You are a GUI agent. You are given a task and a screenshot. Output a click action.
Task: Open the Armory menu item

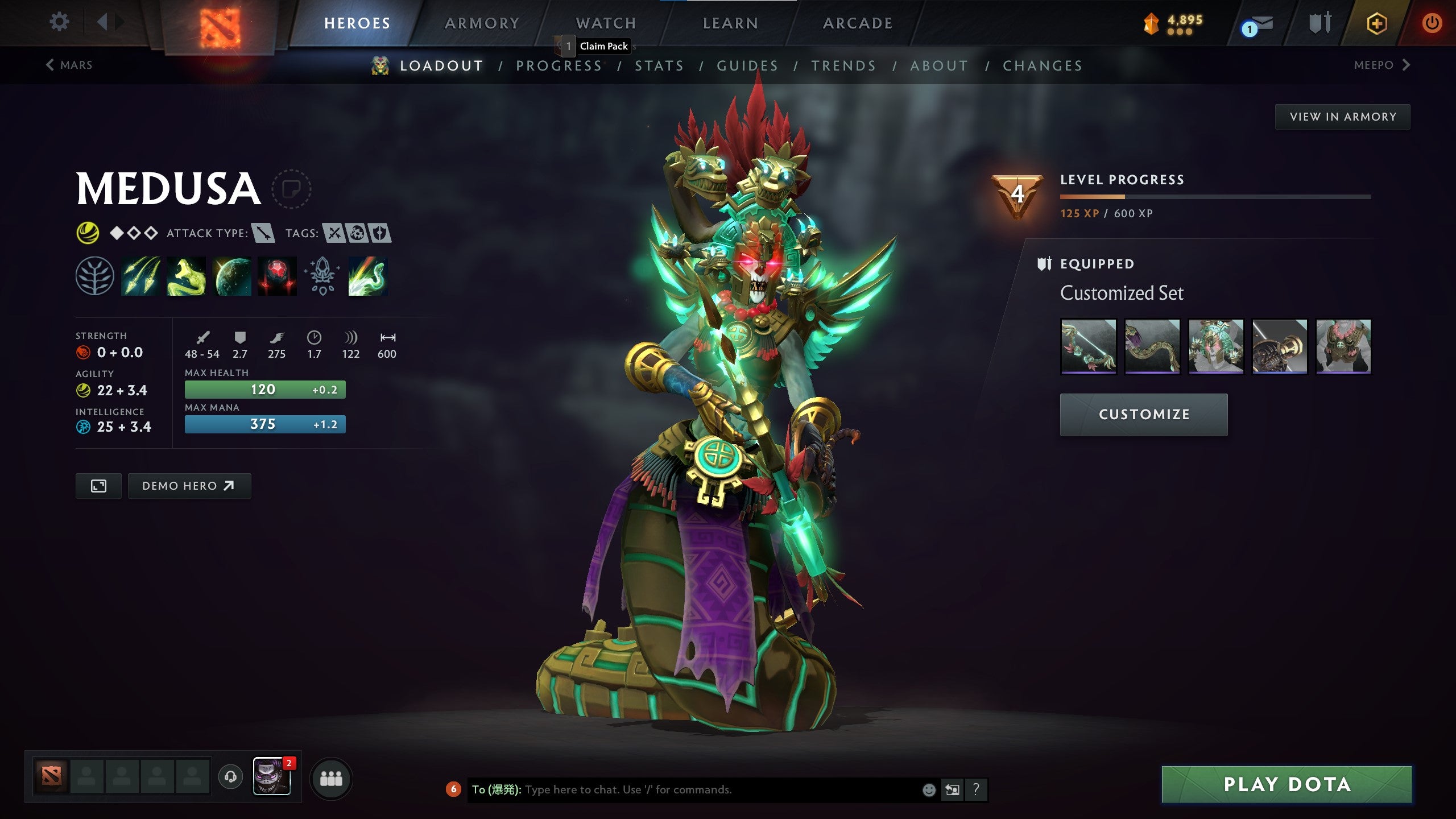(x=482, y=23)
